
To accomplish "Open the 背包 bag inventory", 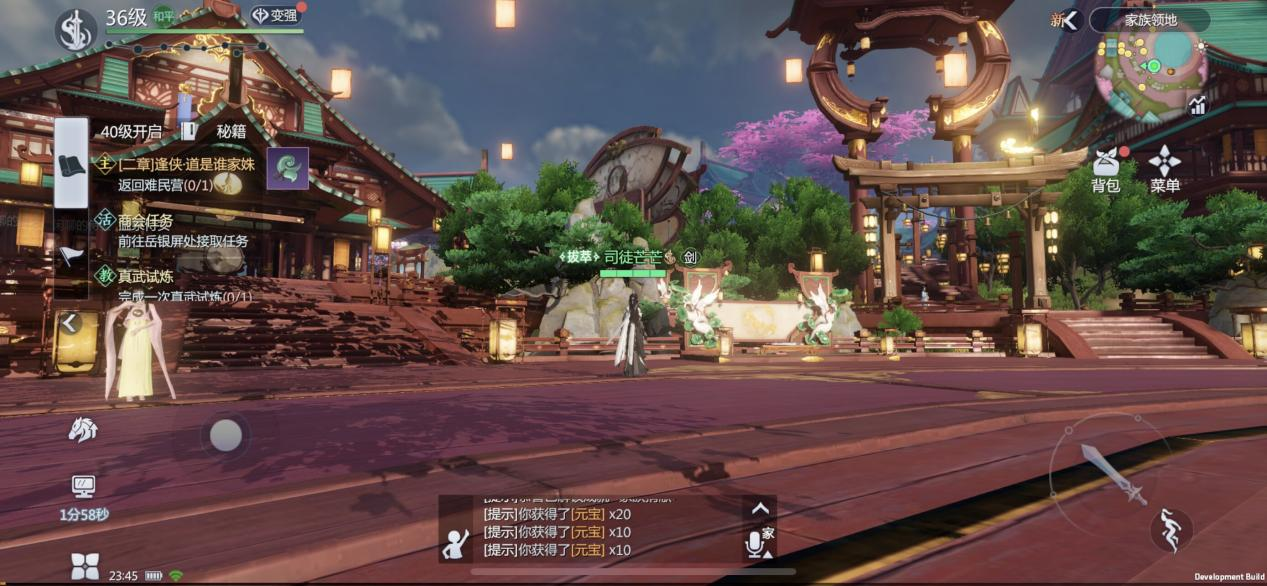I will (1105, 169).
